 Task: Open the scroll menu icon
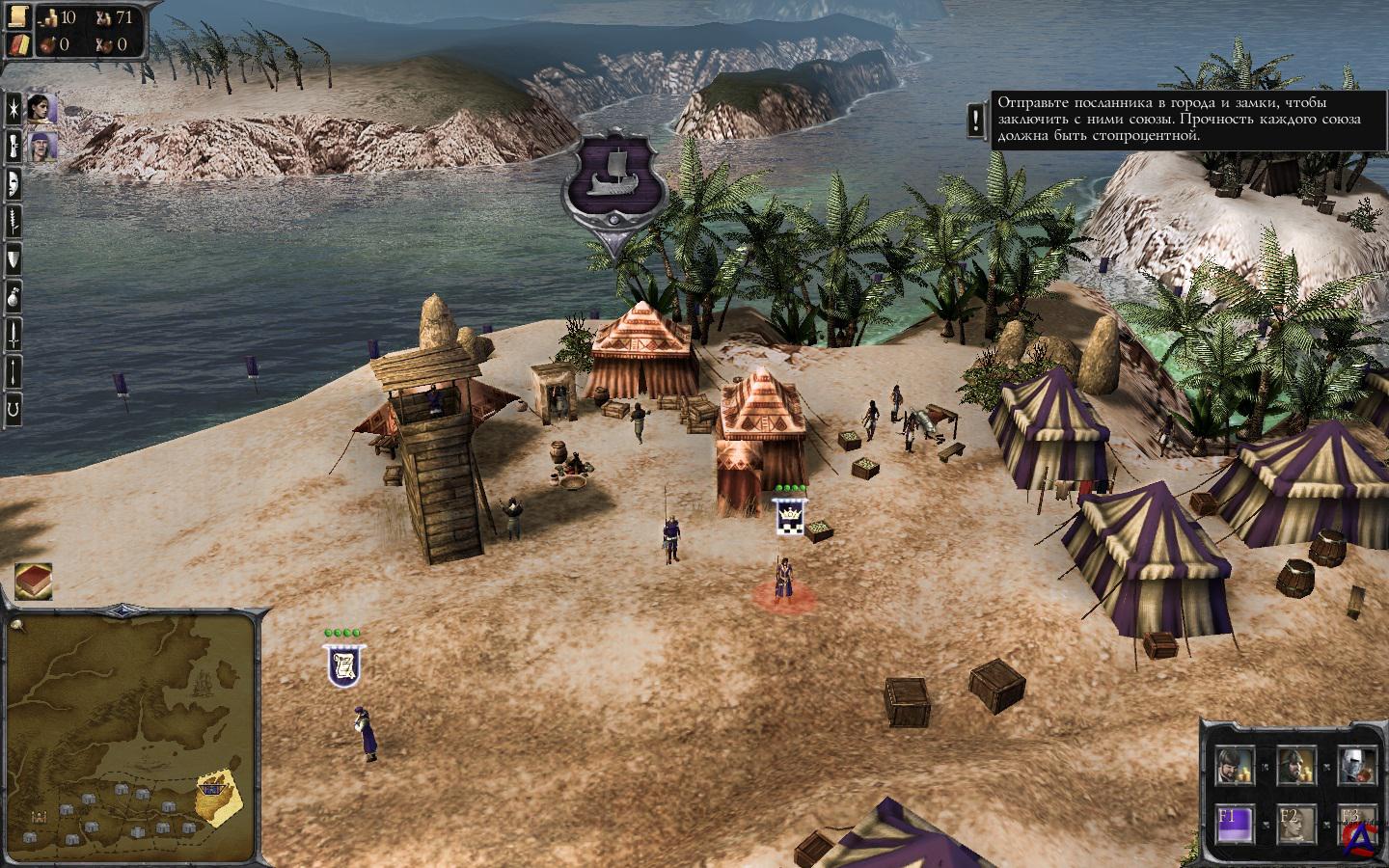(18, 17)
